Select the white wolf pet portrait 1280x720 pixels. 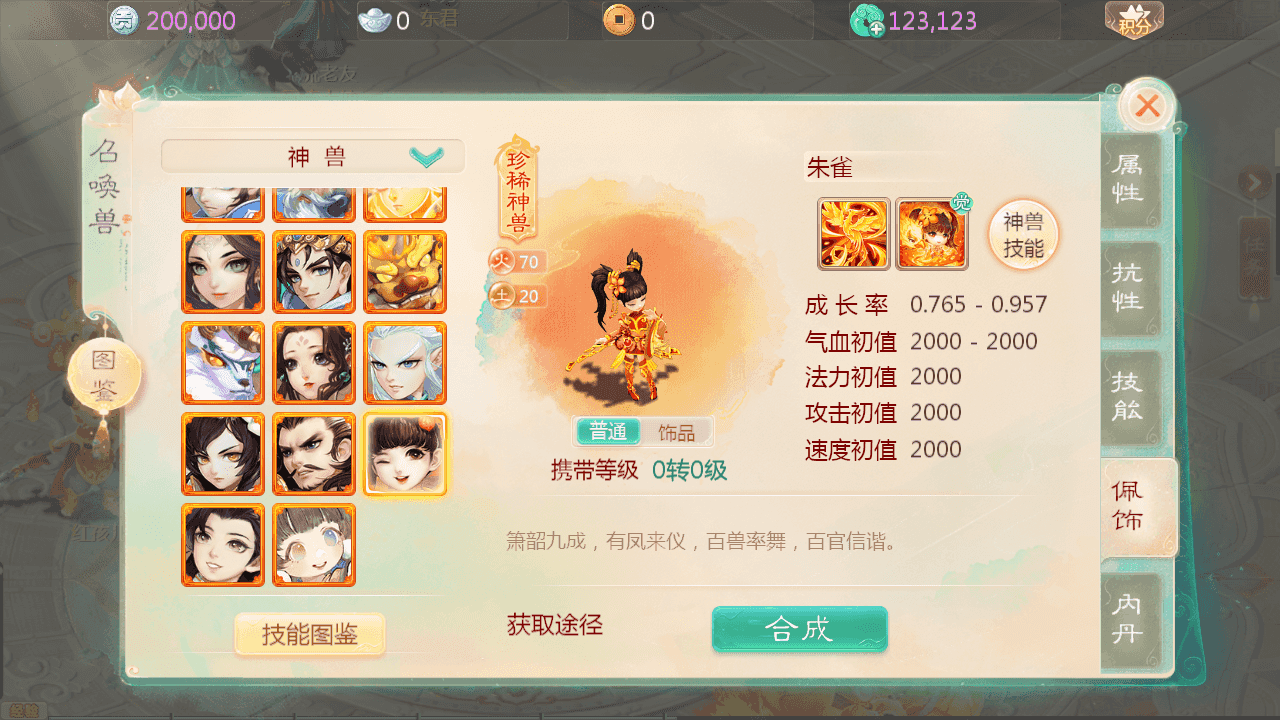[222, 362]
